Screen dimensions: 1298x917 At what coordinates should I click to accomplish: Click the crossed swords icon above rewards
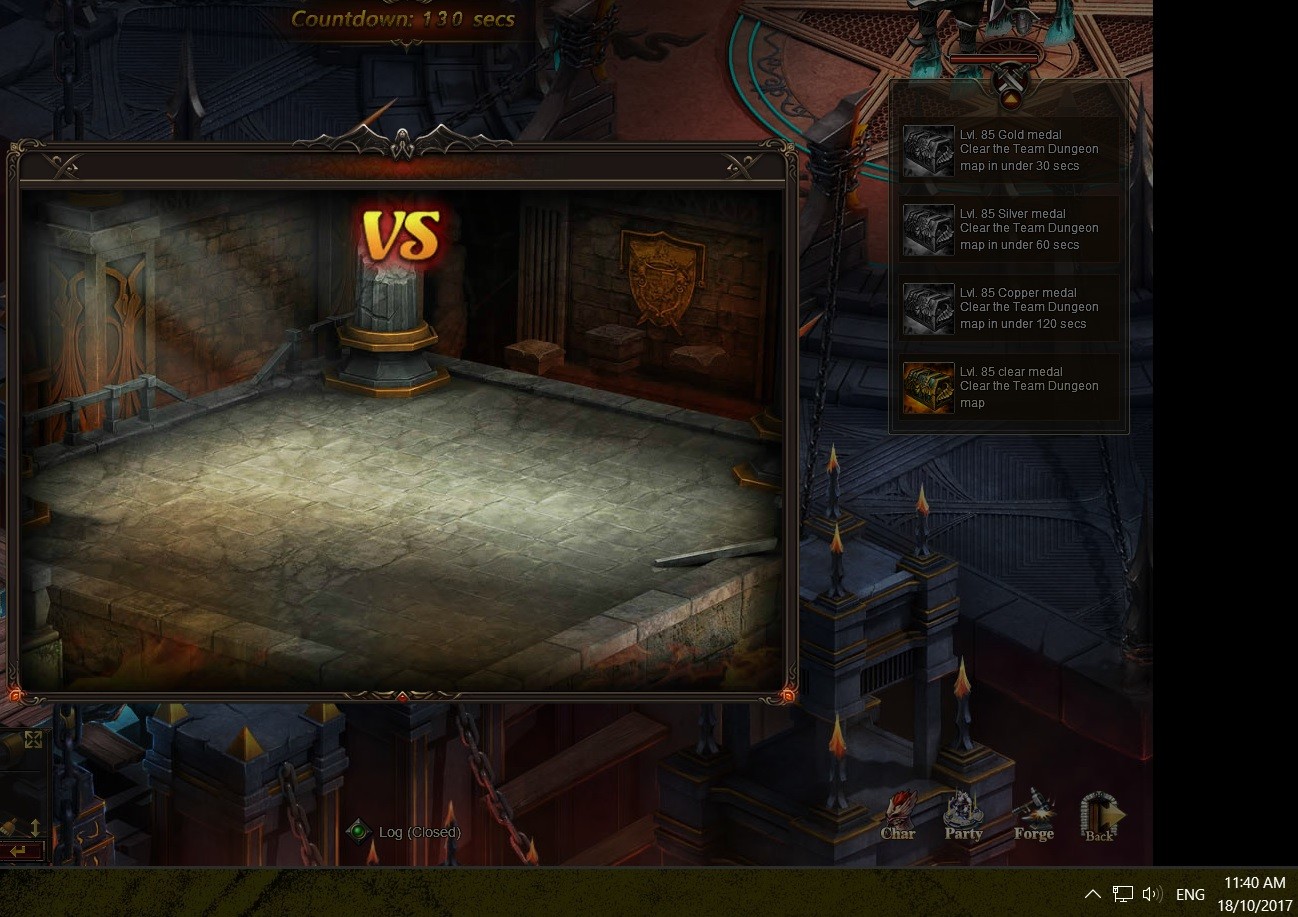[1011, 76]
